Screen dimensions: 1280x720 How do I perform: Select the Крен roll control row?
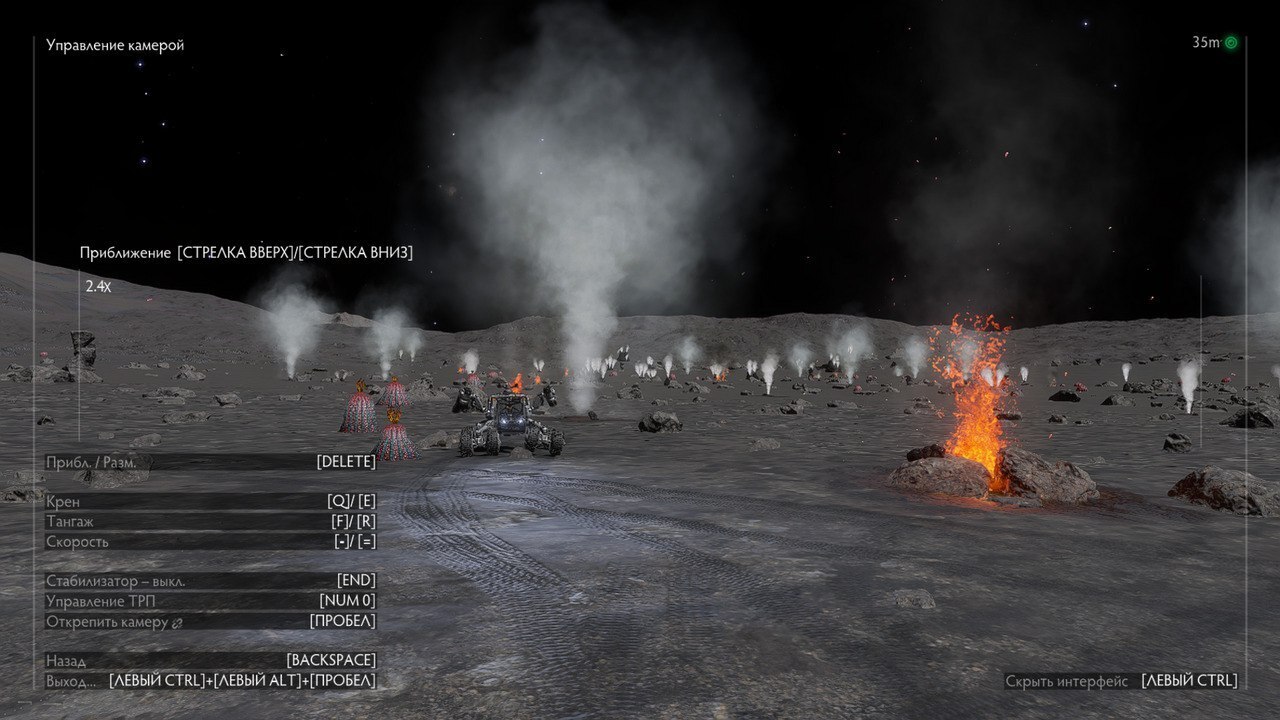tap(210, 501)
